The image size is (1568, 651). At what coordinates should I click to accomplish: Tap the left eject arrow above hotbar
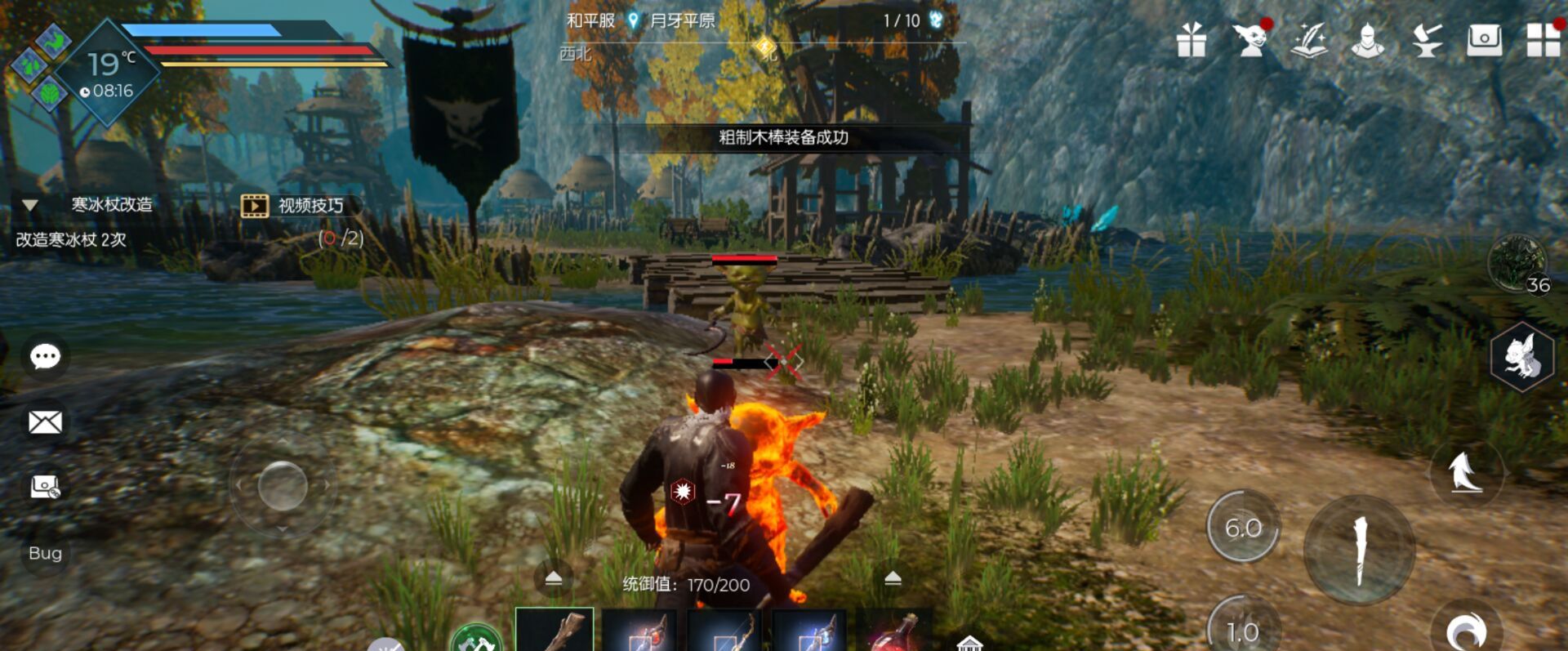[555, 576]
